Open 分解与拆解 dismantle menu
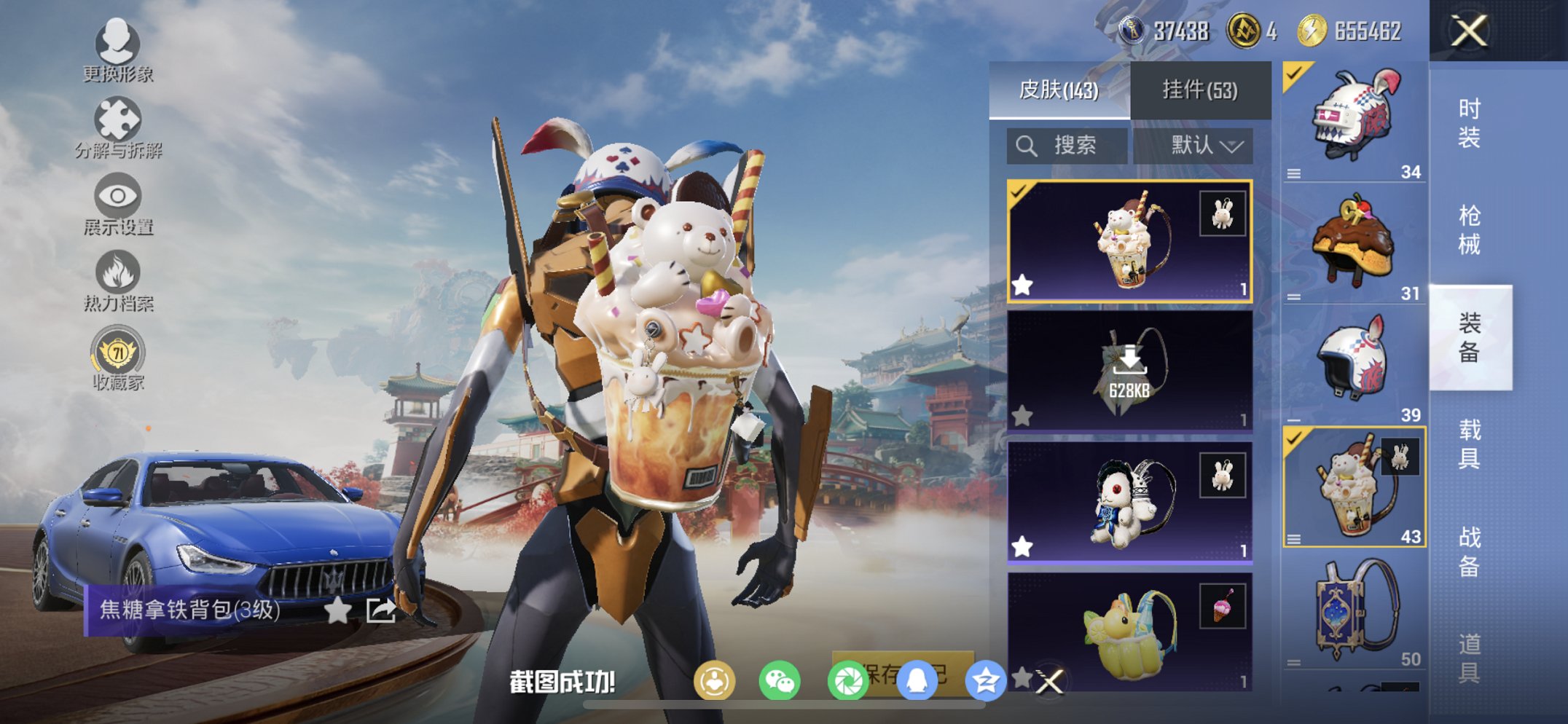Image resolution: width=1568 pixels, height=724 pixels. [117, 129]
